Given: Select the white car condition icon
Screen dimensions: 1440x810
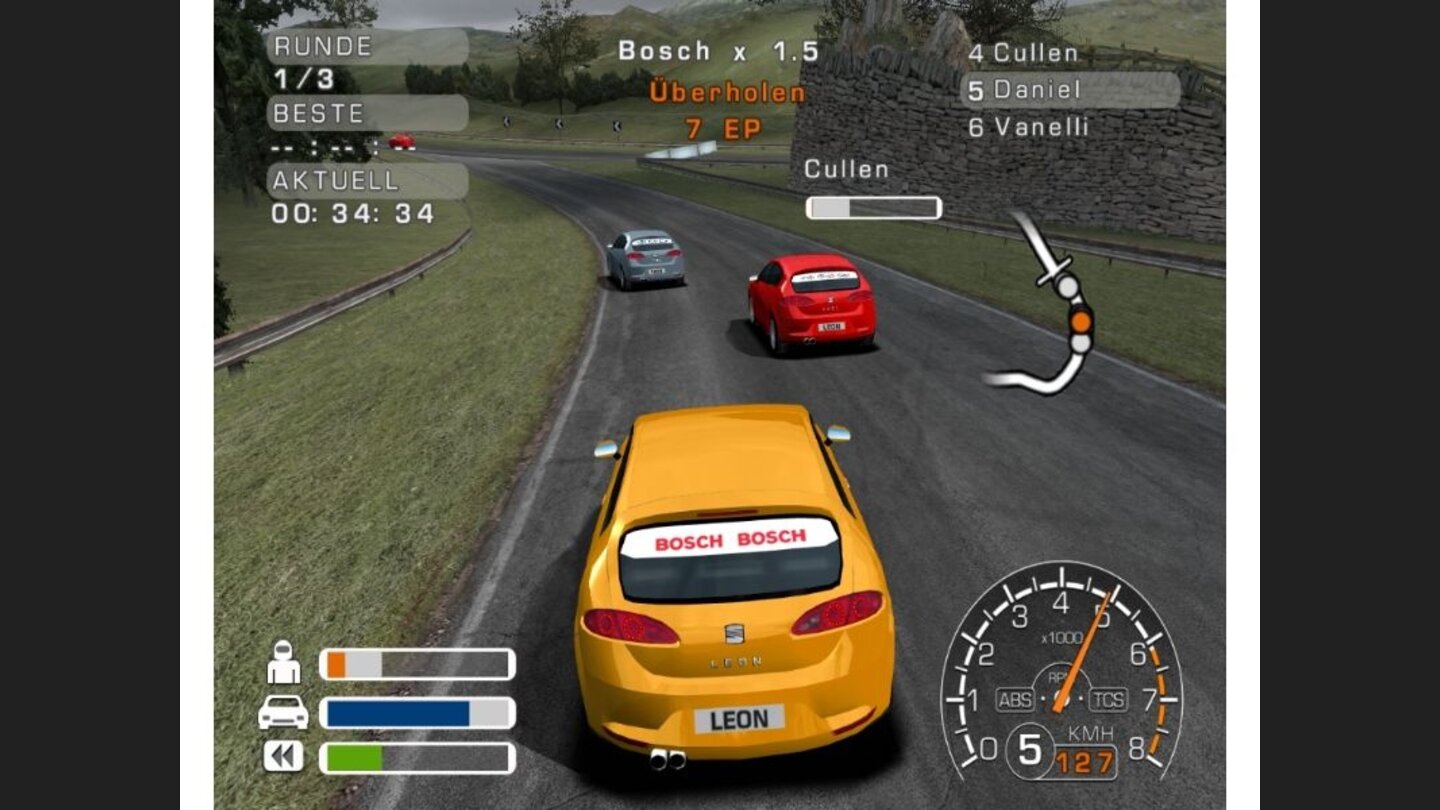Looking at the screenshot, I should pos(283,712).
